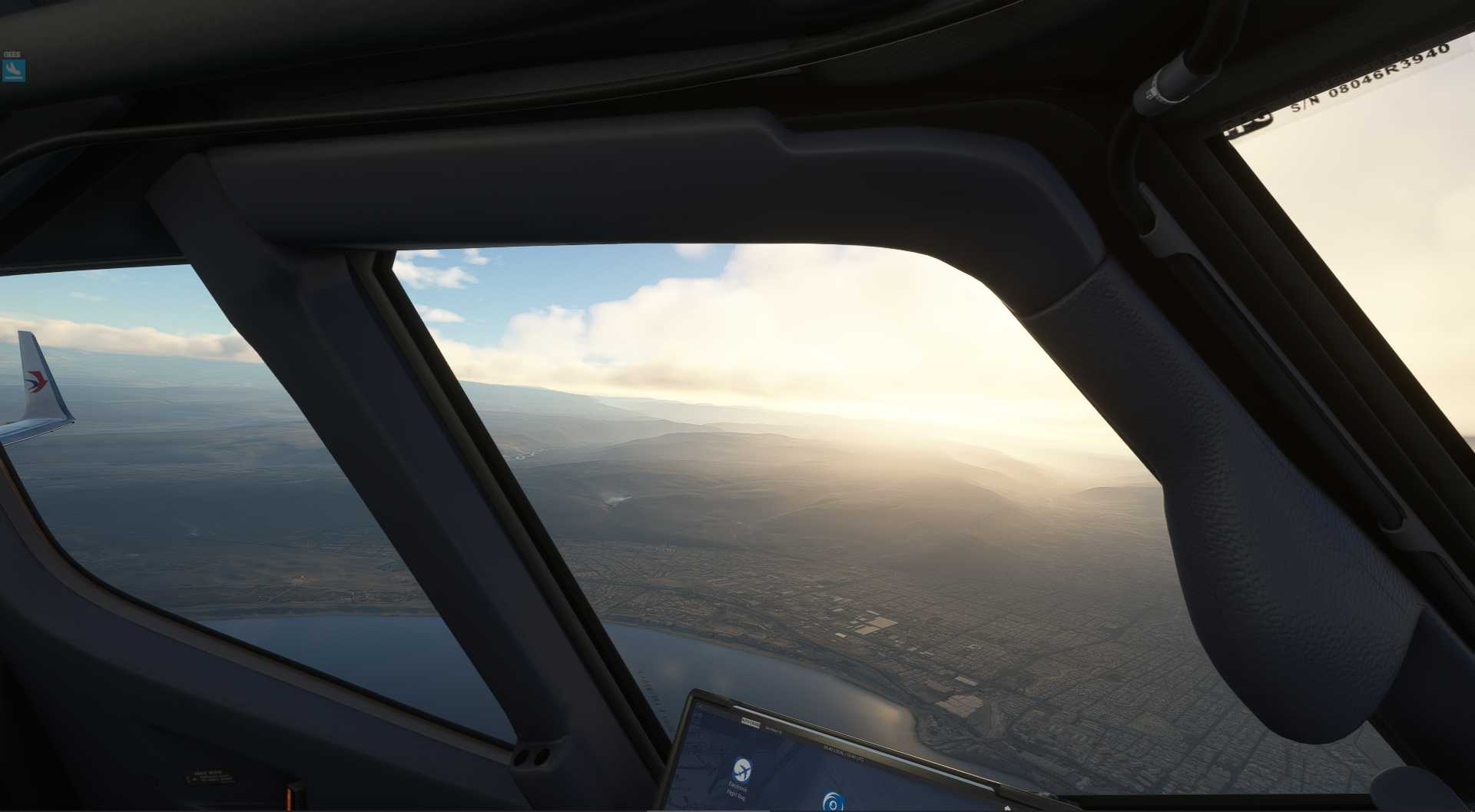Open the blue swirl app on tablet
The image size is (1475, 812).
[x=832, y=801]
